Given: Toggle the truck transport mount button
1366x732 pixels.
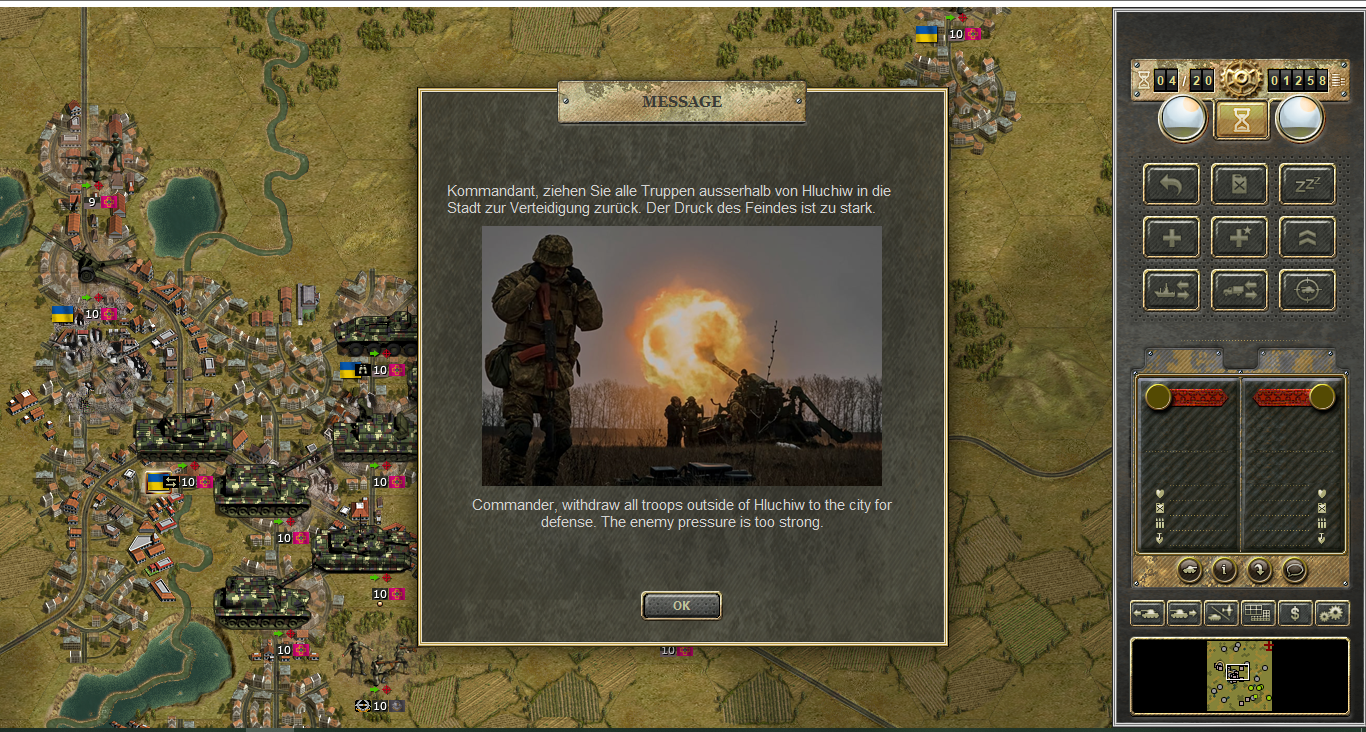Looking at the screenshot, I should (x=1239, y=290).
